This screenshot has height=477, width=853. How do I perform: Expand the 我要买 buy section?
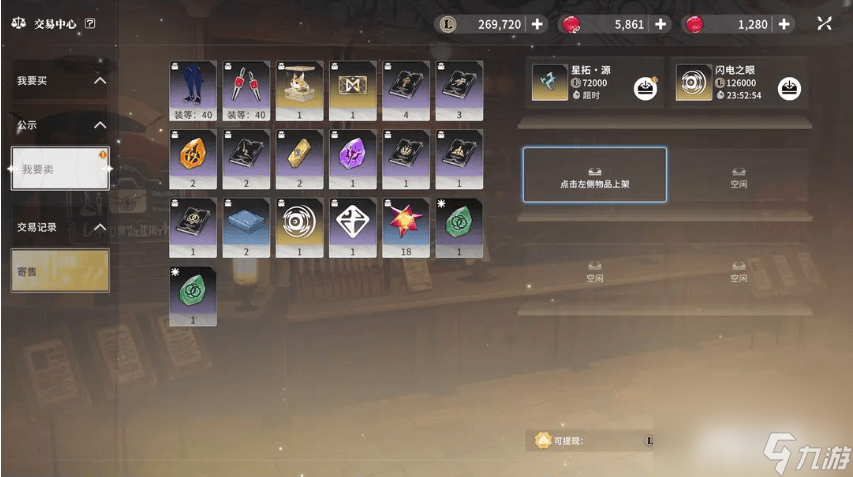[x=60, y=80]
